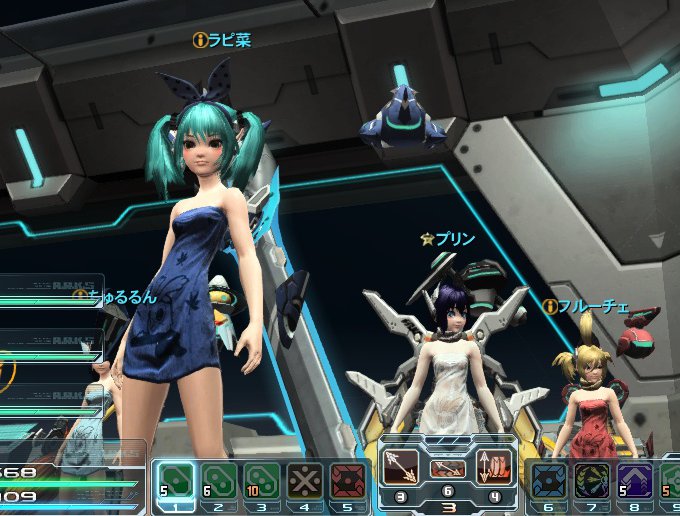Image resolution: width=680 pixels, height=516 pixels.
Task: Activate the blue icon in hotbar slot 6
Action: click(x=548, y=479)
